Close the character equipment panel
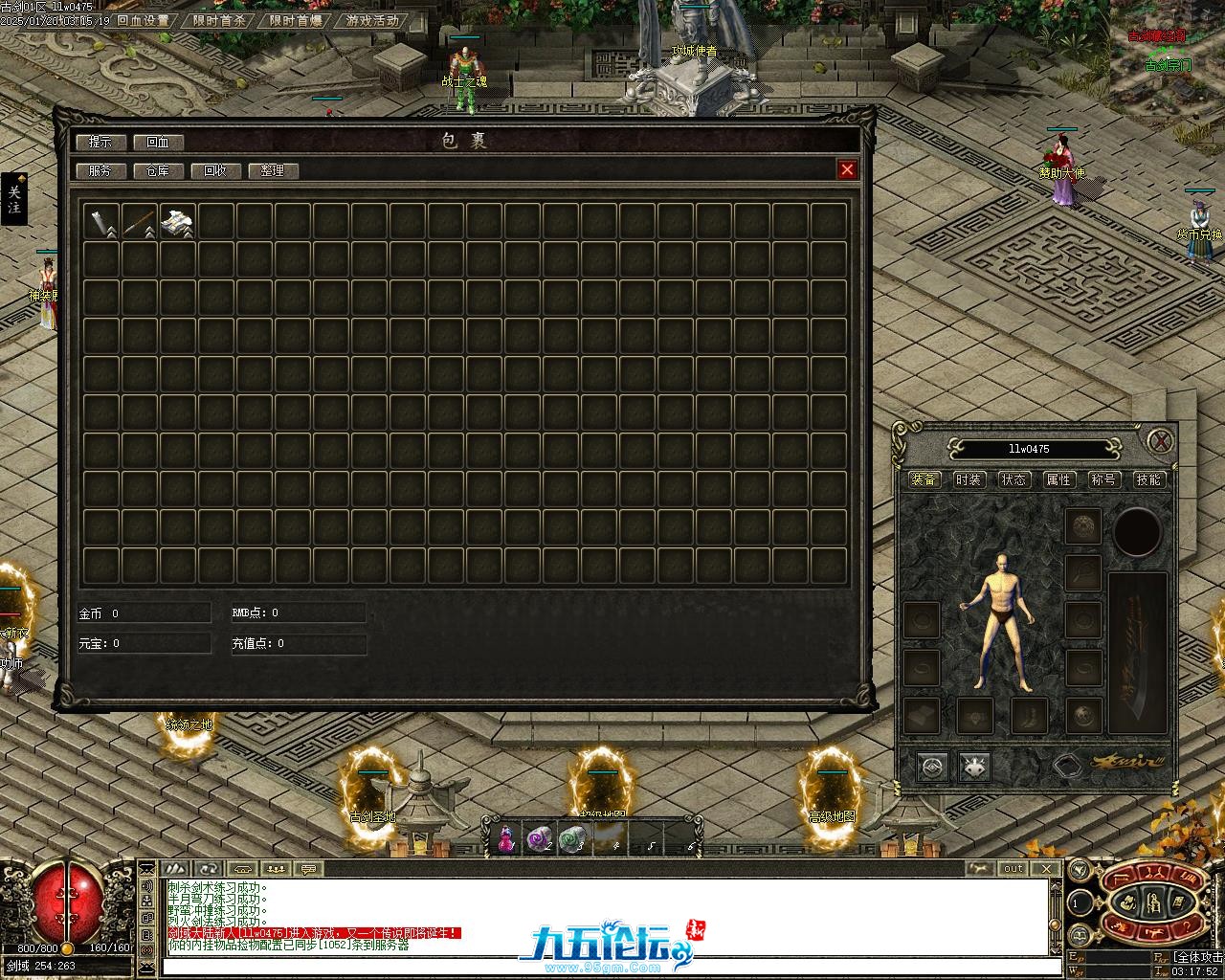 1161,441
